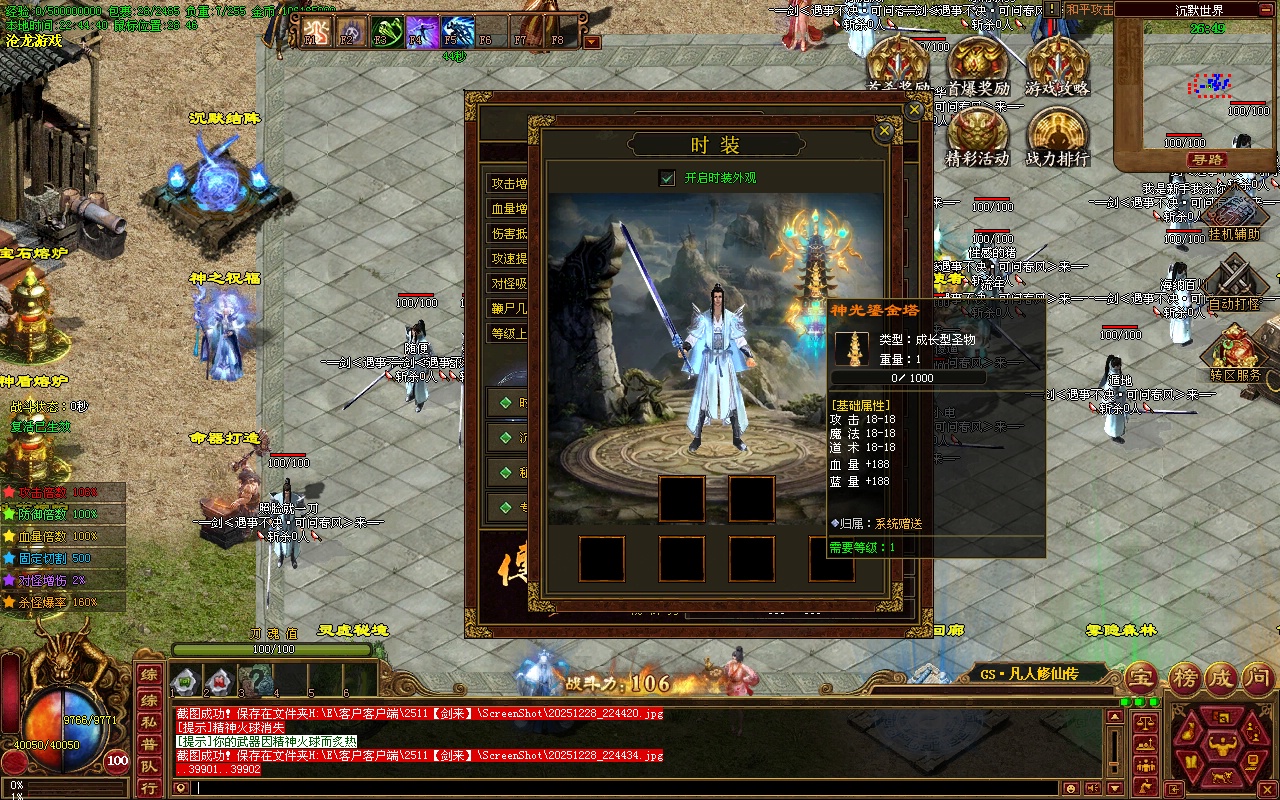1280x800 pixels.
Task: Select the 私 private chat channel tab
Action: point(148,721)
